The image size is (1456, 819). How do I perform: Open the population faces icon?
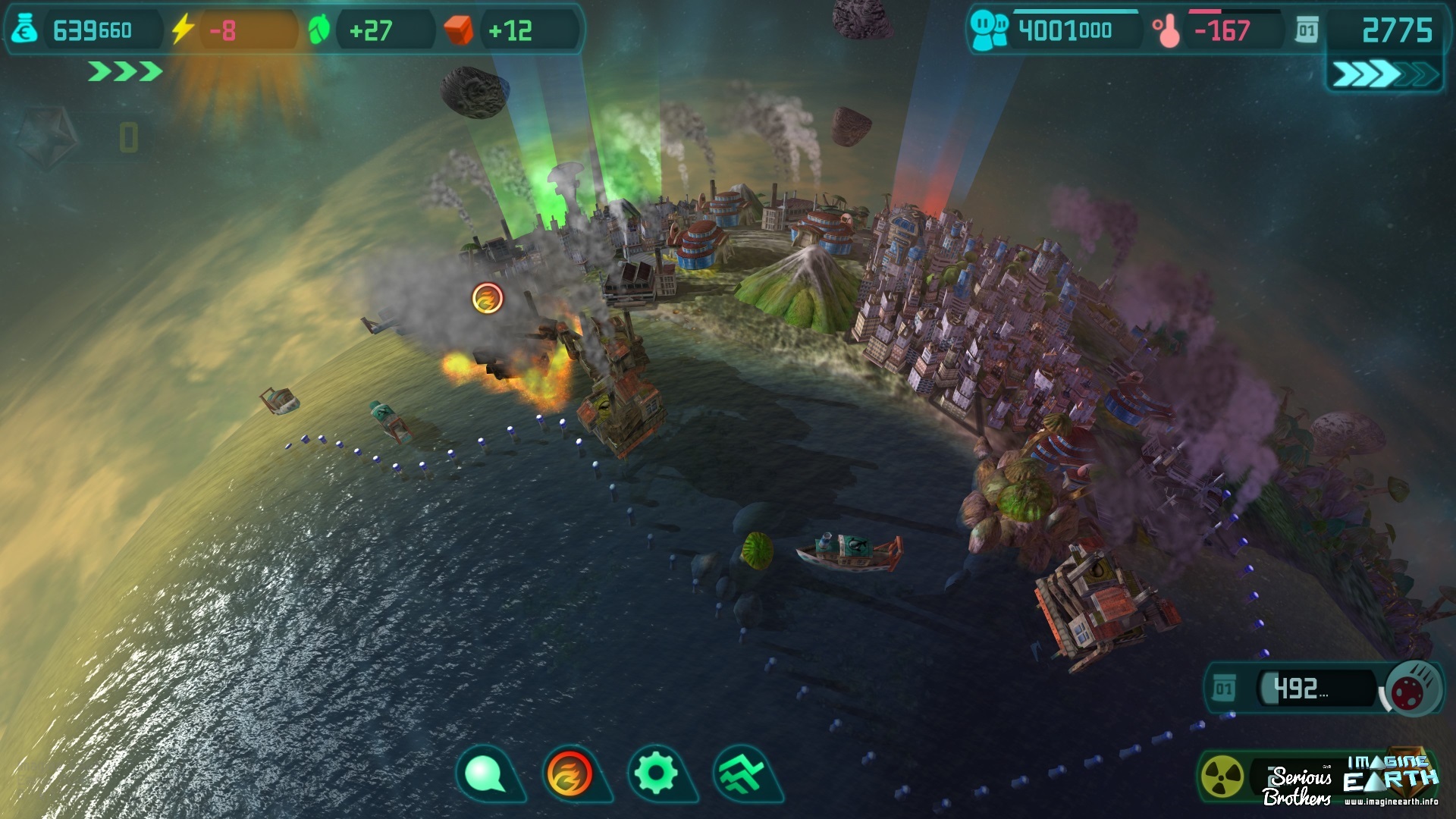coord(989,31)
